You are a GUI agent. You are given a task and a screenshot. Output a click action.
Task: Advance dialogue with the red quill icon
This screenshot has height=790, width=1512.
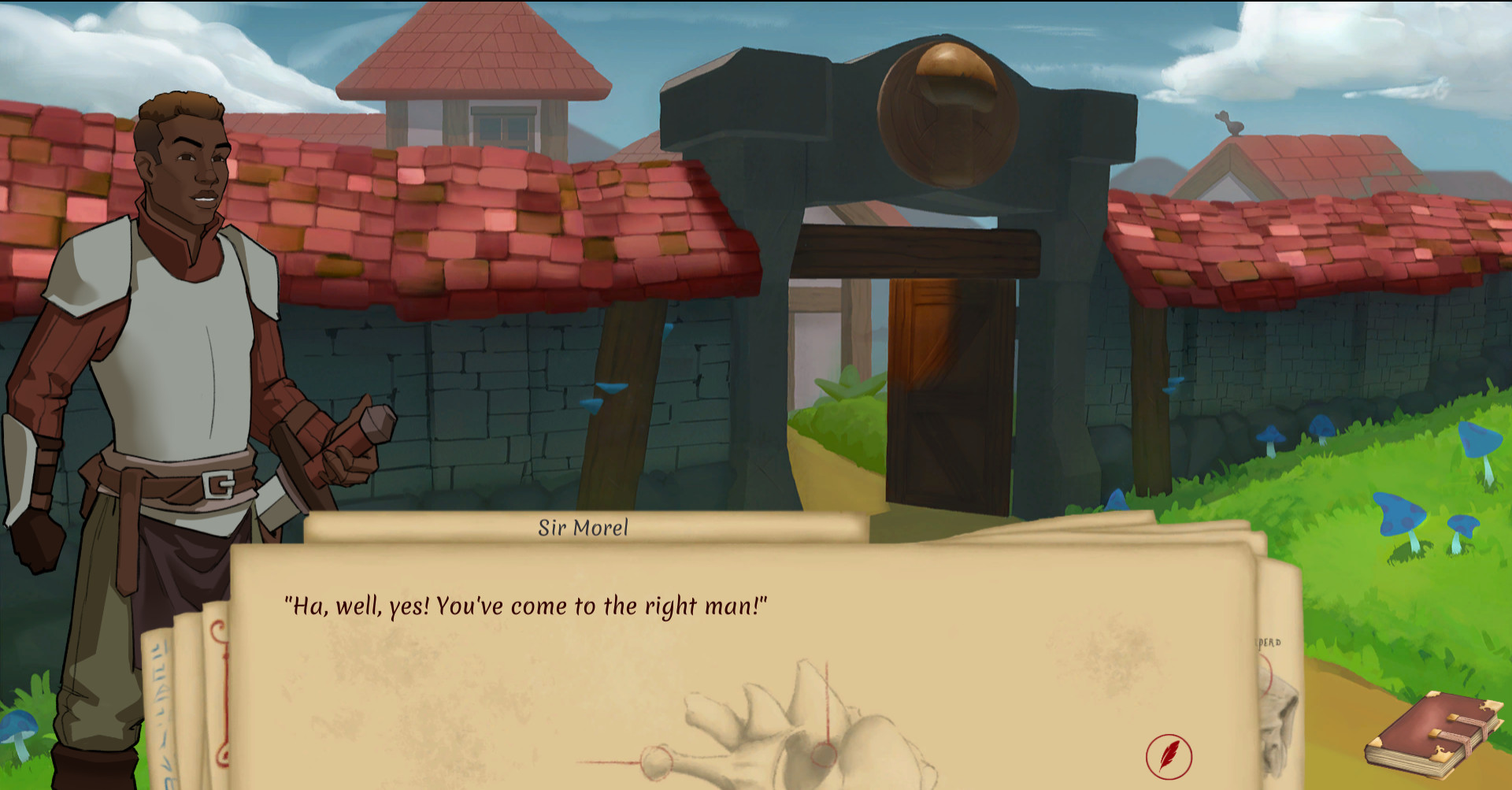[1169, 756]
